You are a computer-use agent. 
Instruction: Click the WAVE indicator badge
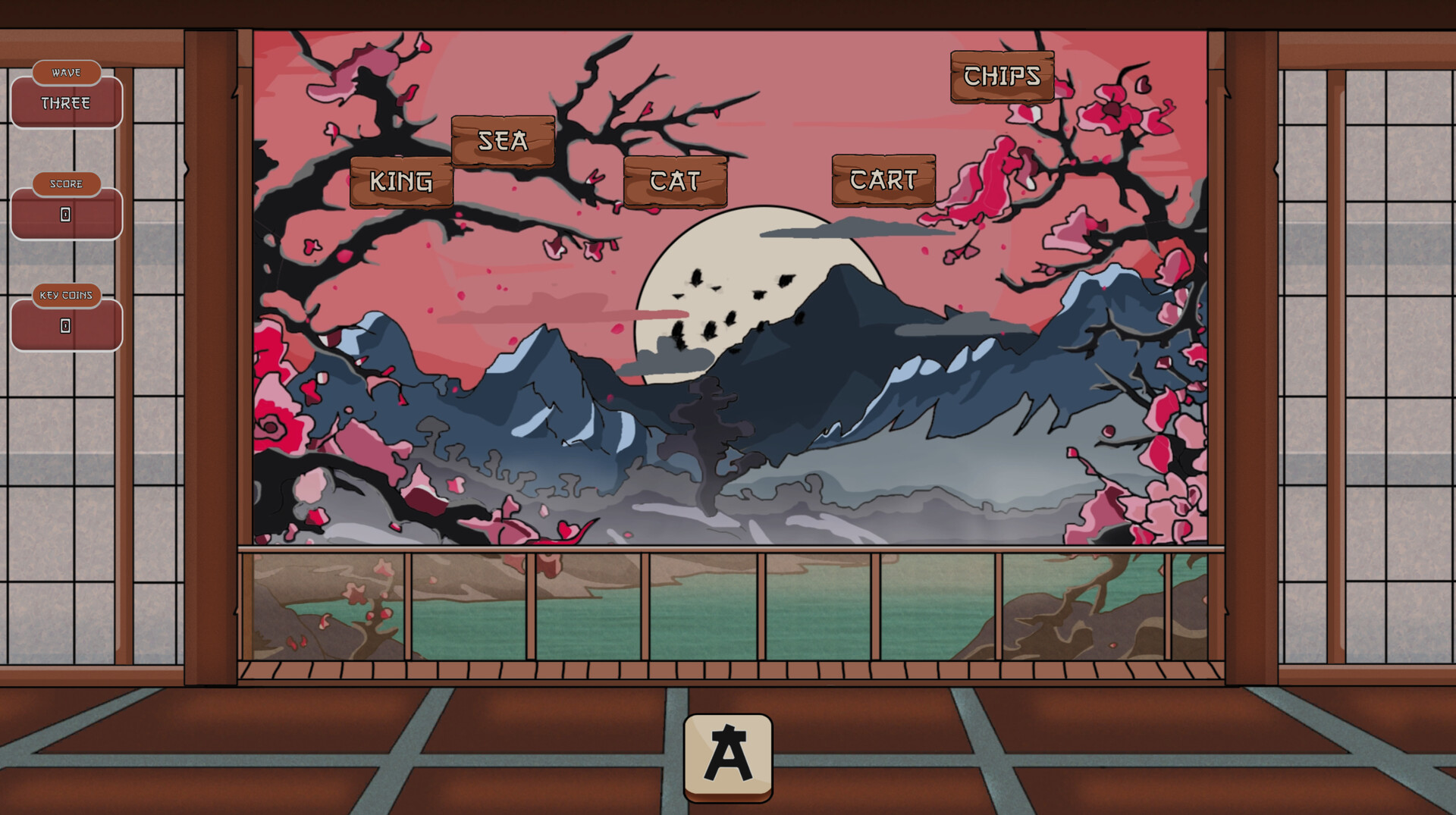pos(65,72)
